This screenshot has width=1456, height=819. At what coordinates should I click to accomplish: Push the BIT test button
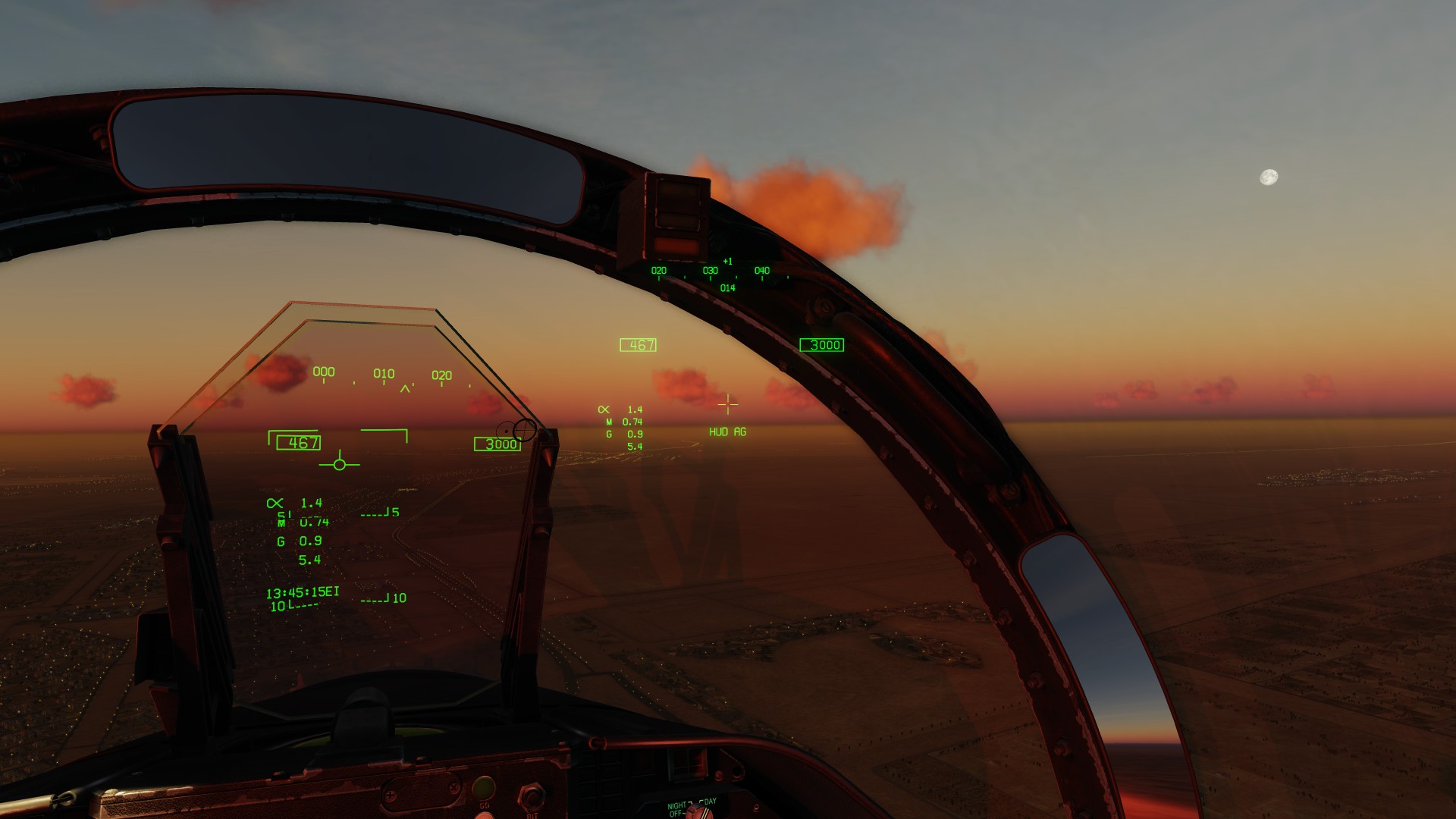pyautogui.click(x=531, y=796)
